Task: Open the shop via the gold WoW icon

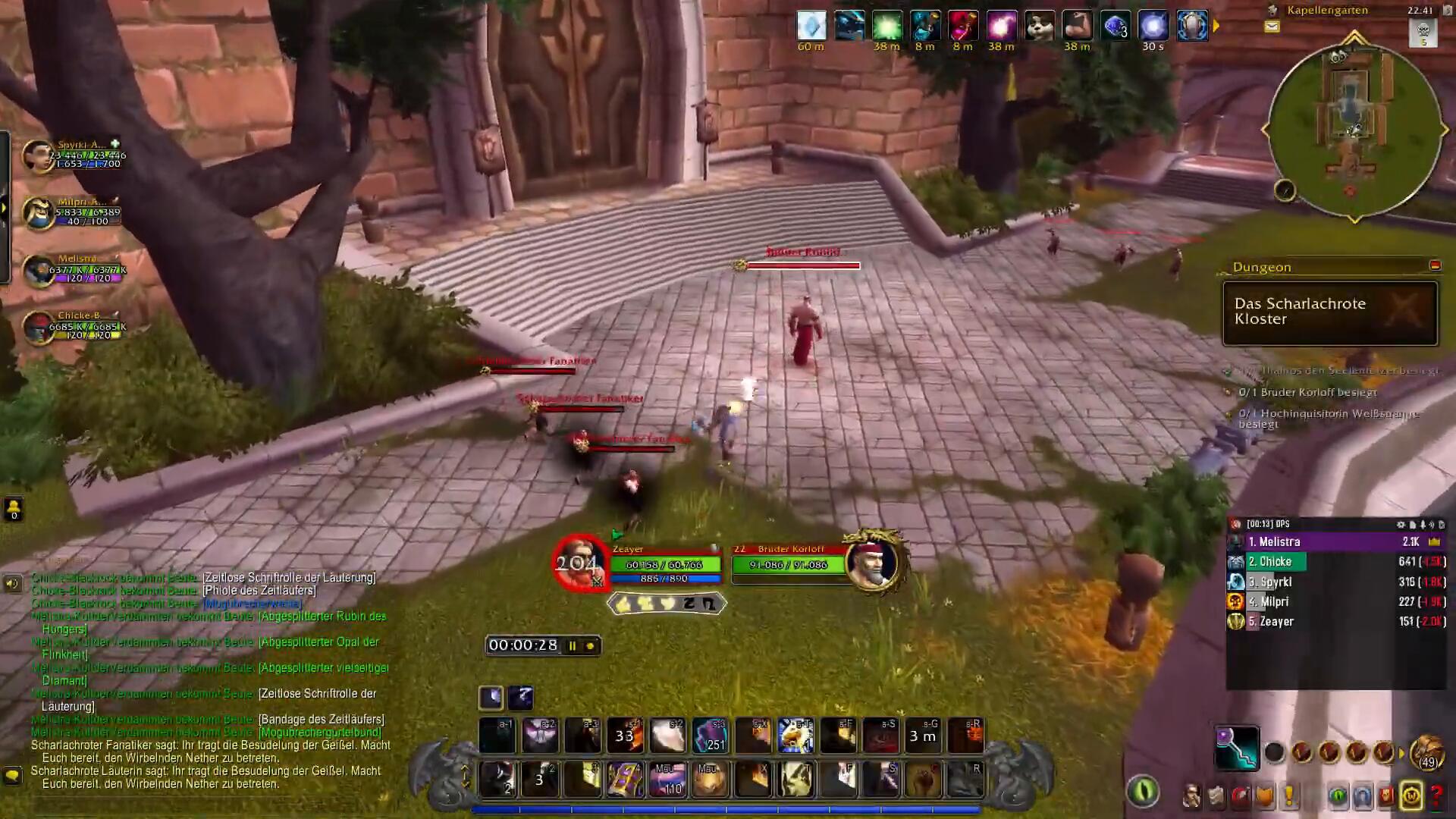Action: (1411, 796)
